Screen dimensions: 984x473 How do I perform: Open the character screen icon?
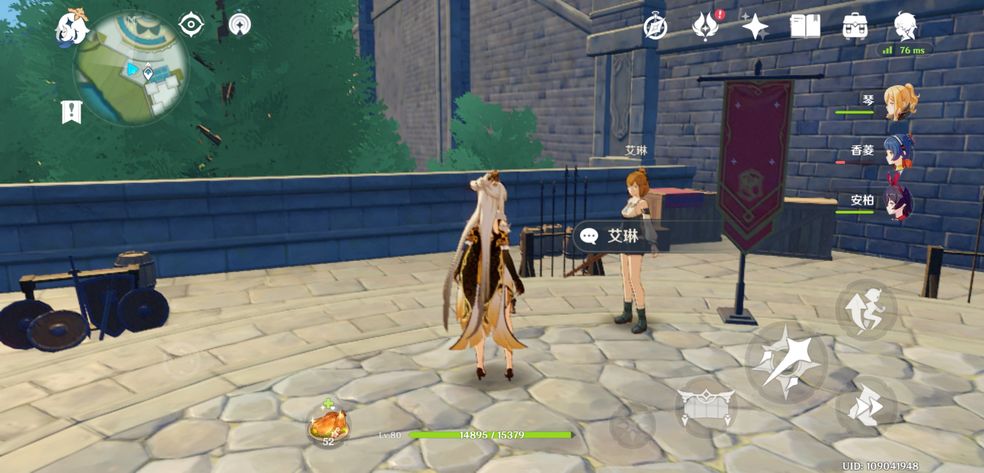(906, 25)
